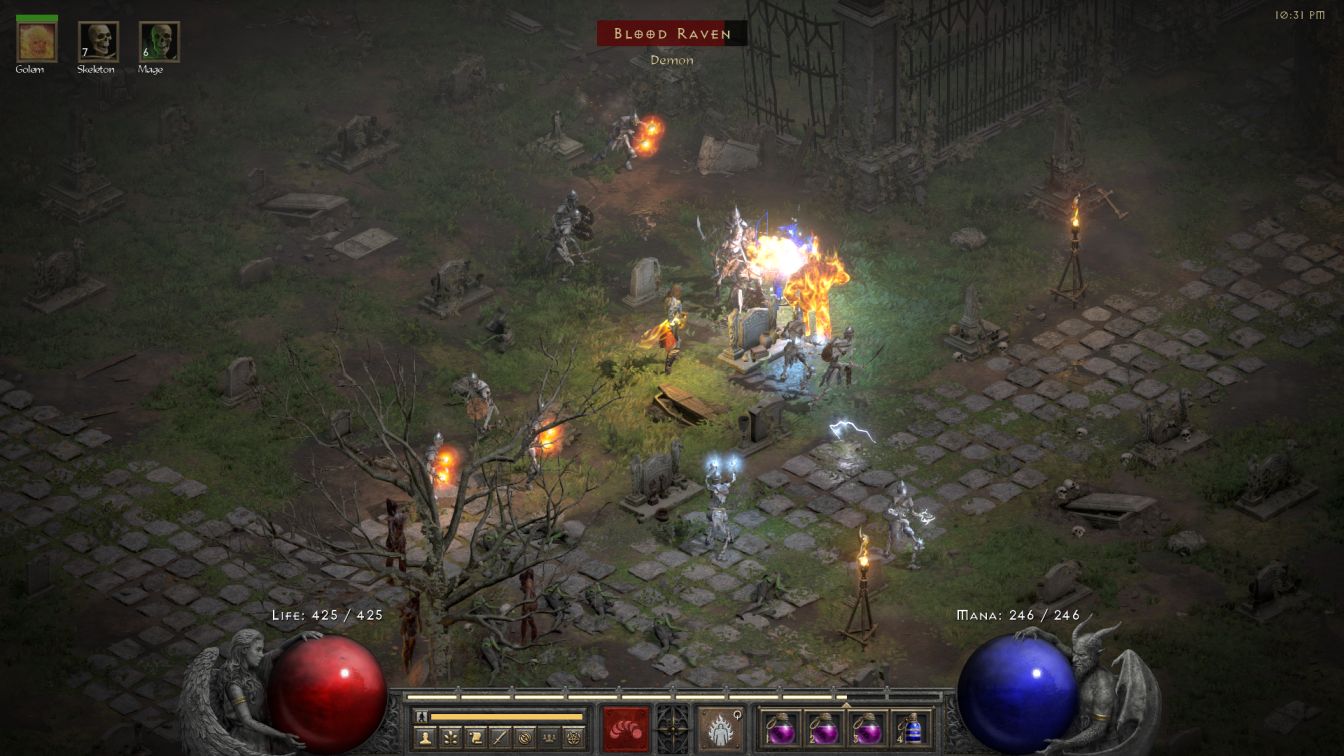
Task: Drink the purple potion in belt slot 2
Action: [x=824, y=728]
